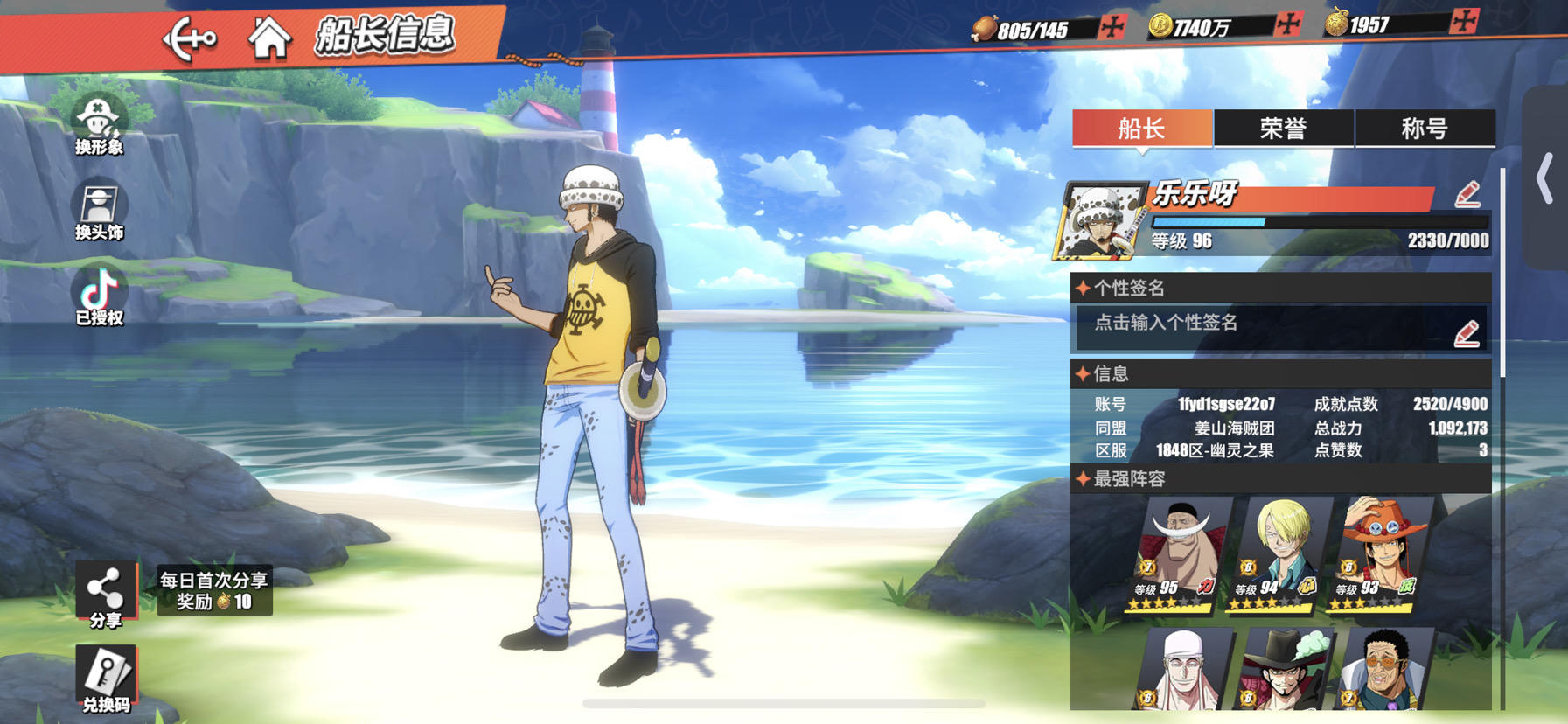
Task: Open the 称号 tab
Action: (1425, 129)
